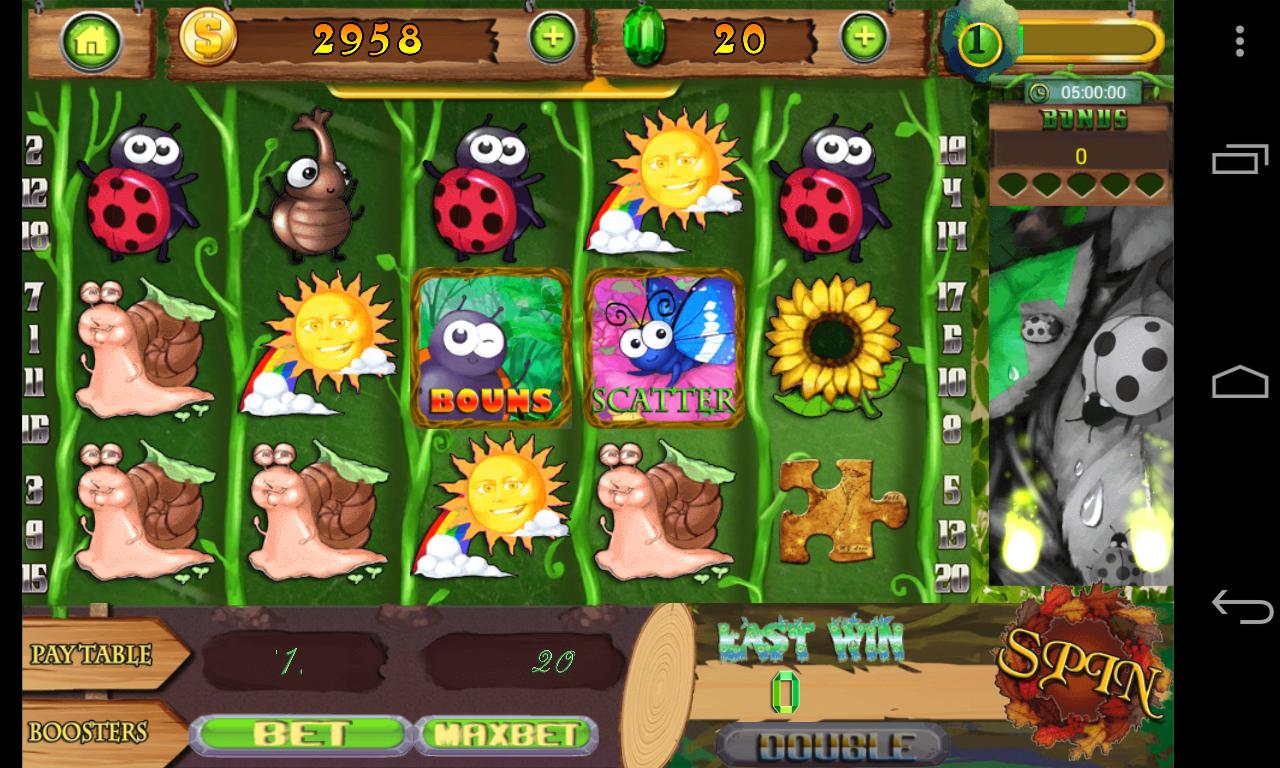
Task: Select the BOUNS symbol on the reels
Action: pos(491,347)
